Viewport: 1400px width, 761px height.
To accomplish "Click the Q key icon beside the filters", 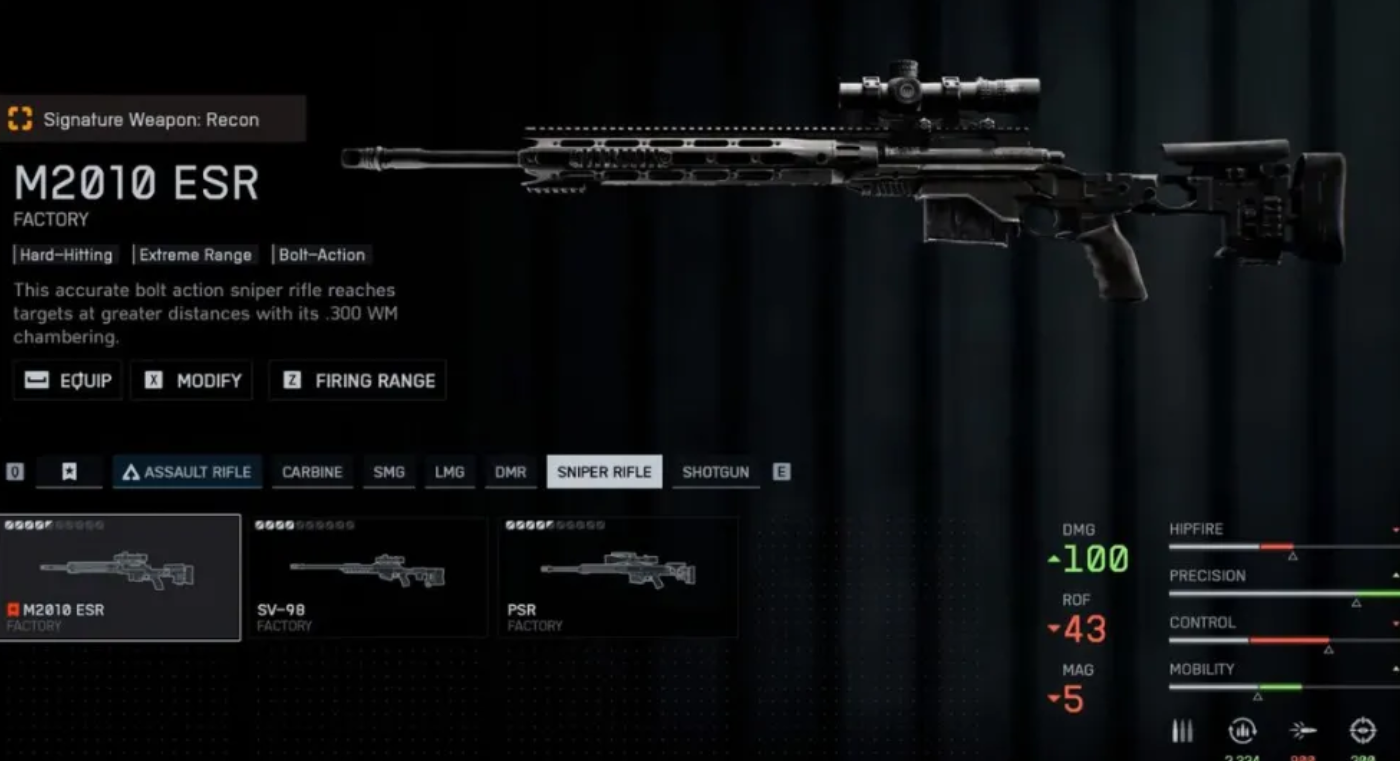I will tap(14, 471).
